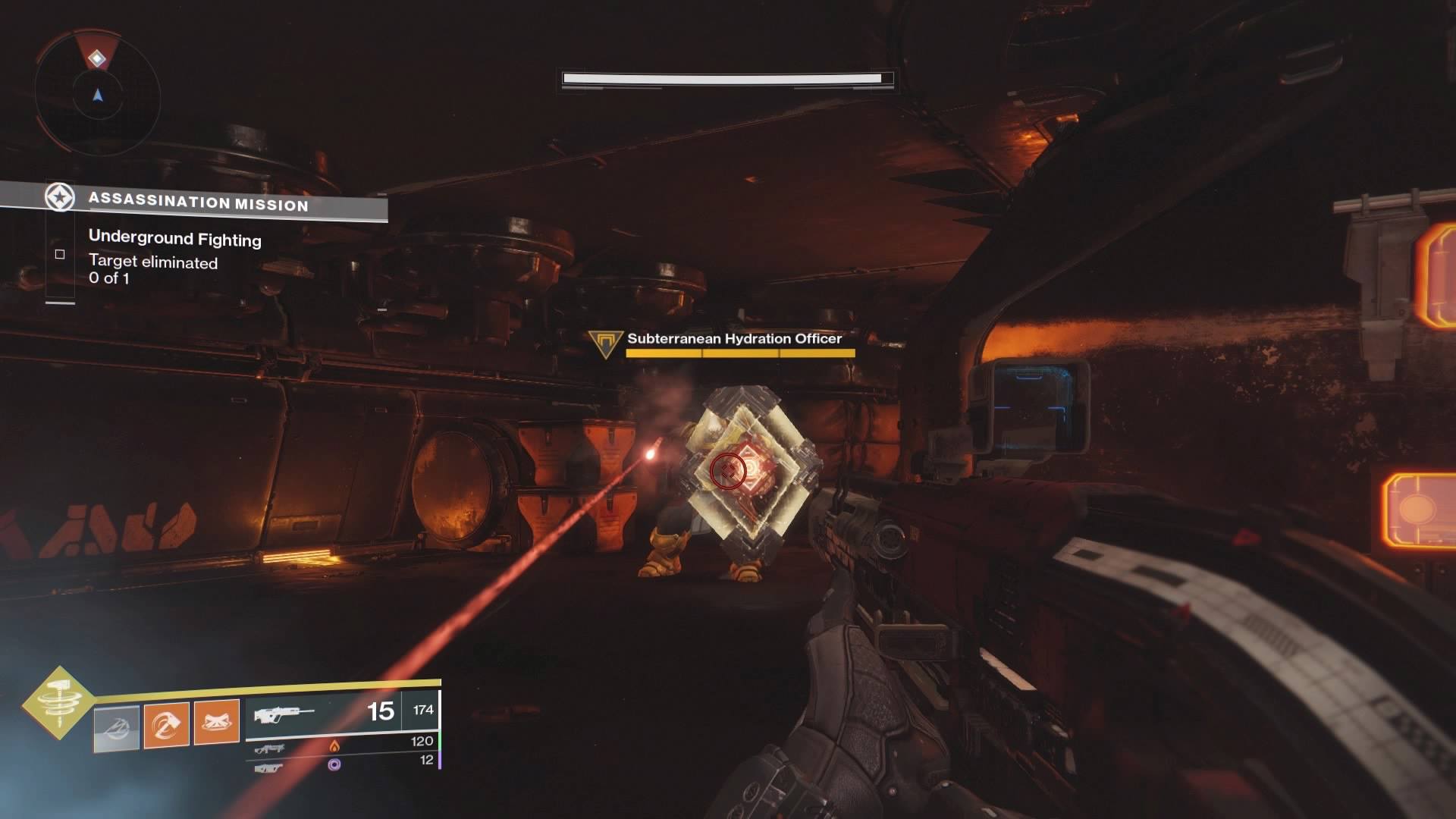Activate the barricade class ability icon
This screenshot has width=1456, height=819.
(x=216, y=721)
